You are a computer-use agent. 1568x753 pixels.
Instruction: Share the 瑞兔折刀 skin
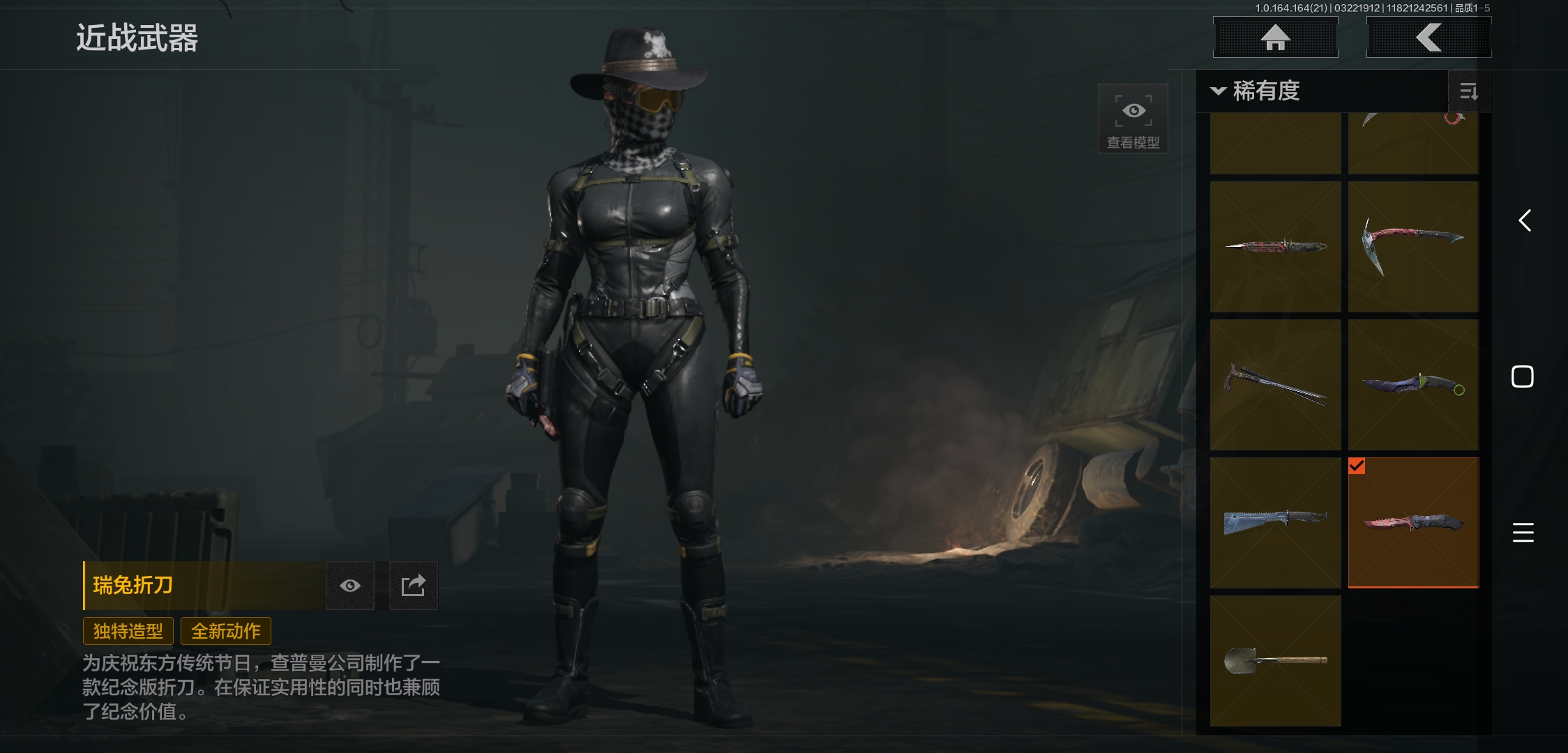click(413, 586)
